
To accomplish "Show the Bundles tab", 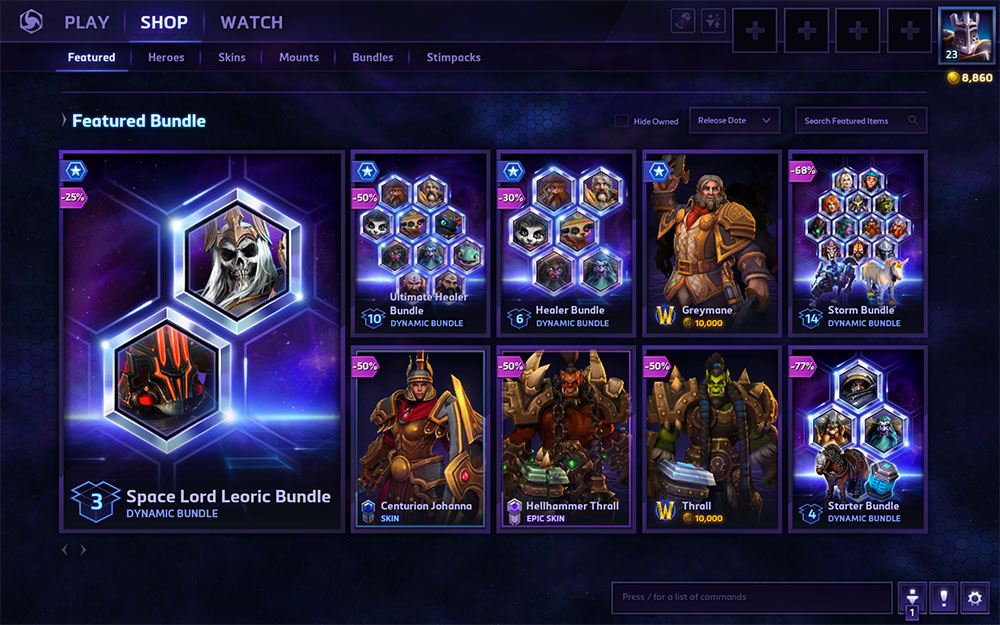I will [x=373, y=58].
